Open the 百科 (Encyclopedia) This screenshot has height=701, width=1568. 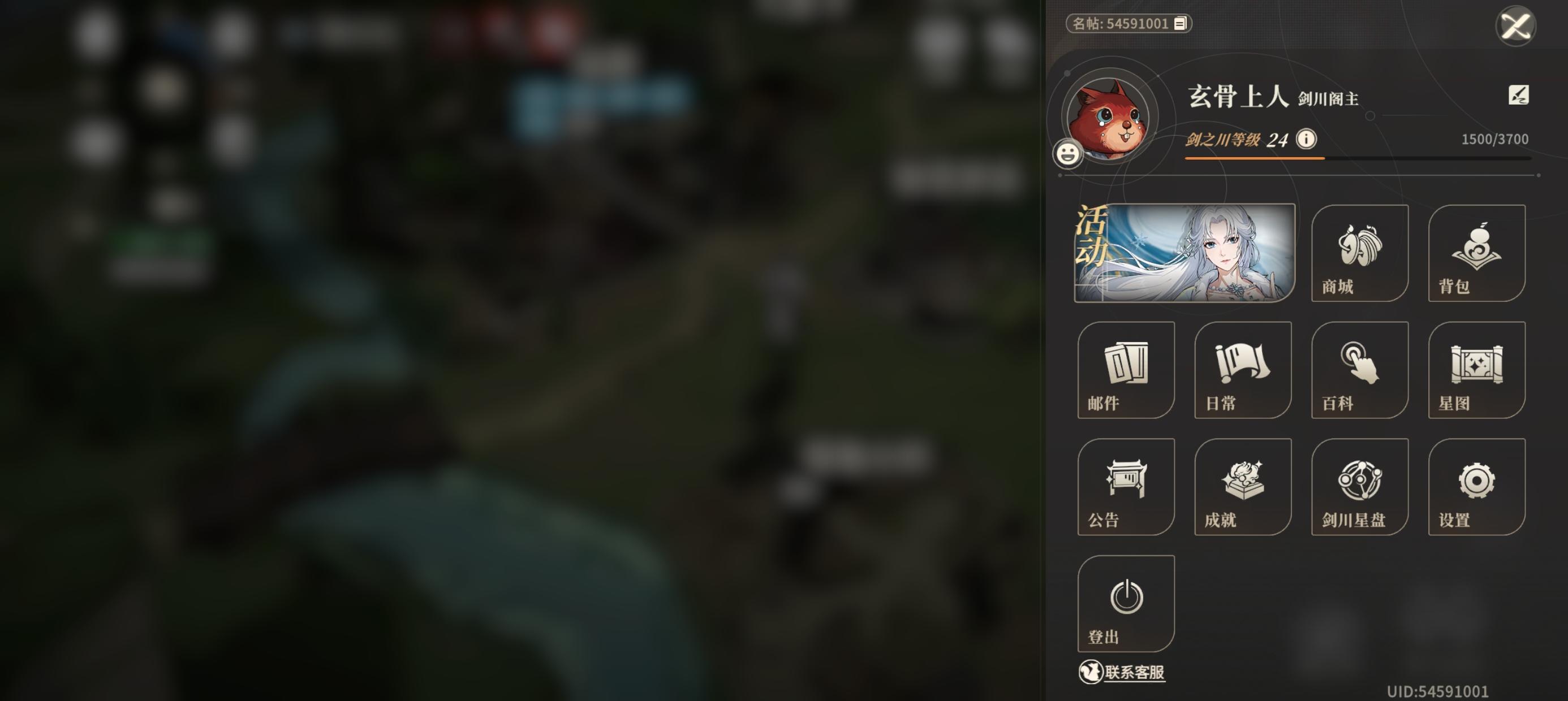[x=1359, y=370]
